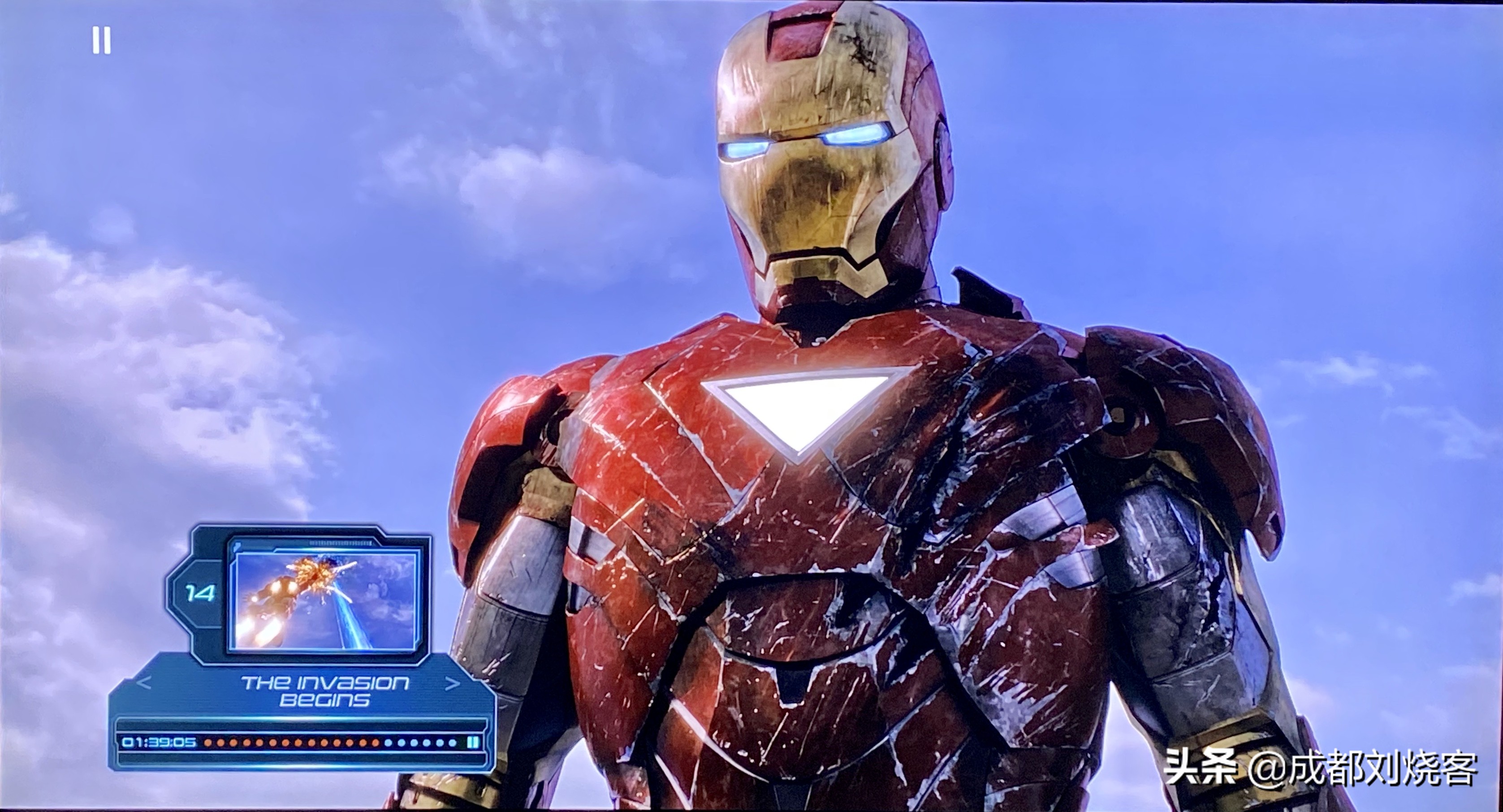The image size is (1503, 812).
Task: Click the pause icon in the top-left corner
Action: (102, 41)
